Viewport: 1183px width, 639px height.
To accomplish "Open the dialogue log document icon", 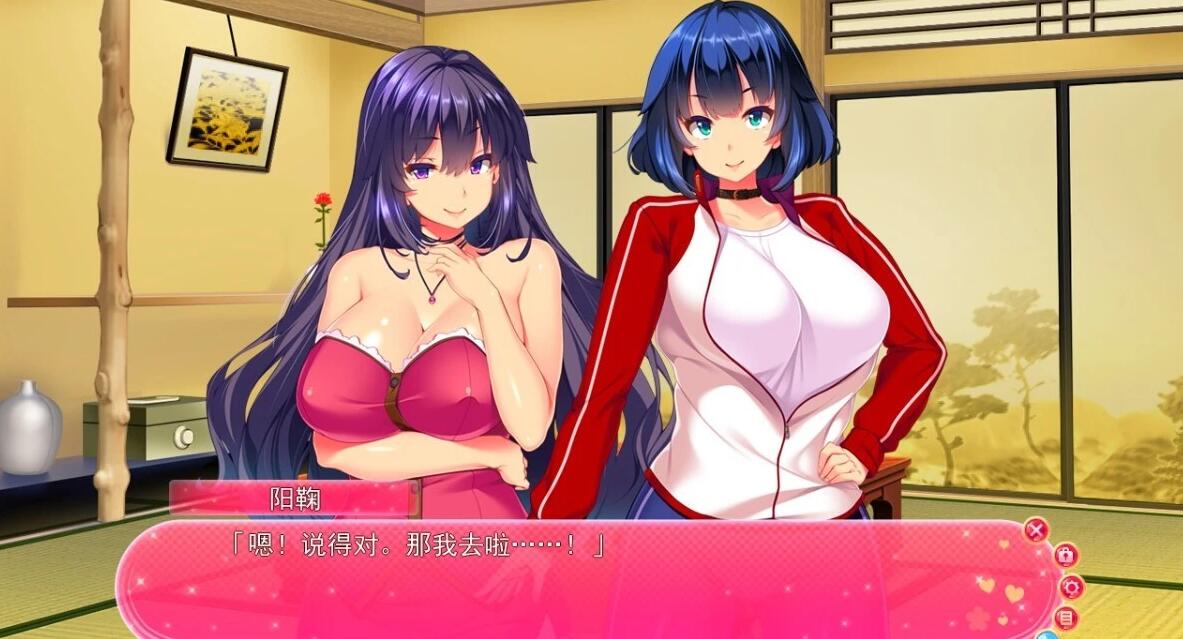I will (1068, 618).
